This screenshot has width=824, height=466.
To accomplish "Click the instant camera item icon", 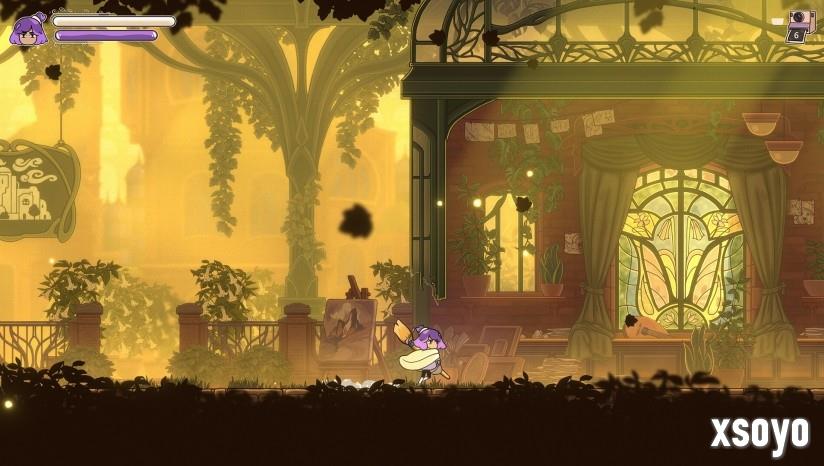I will coord(800,20).
